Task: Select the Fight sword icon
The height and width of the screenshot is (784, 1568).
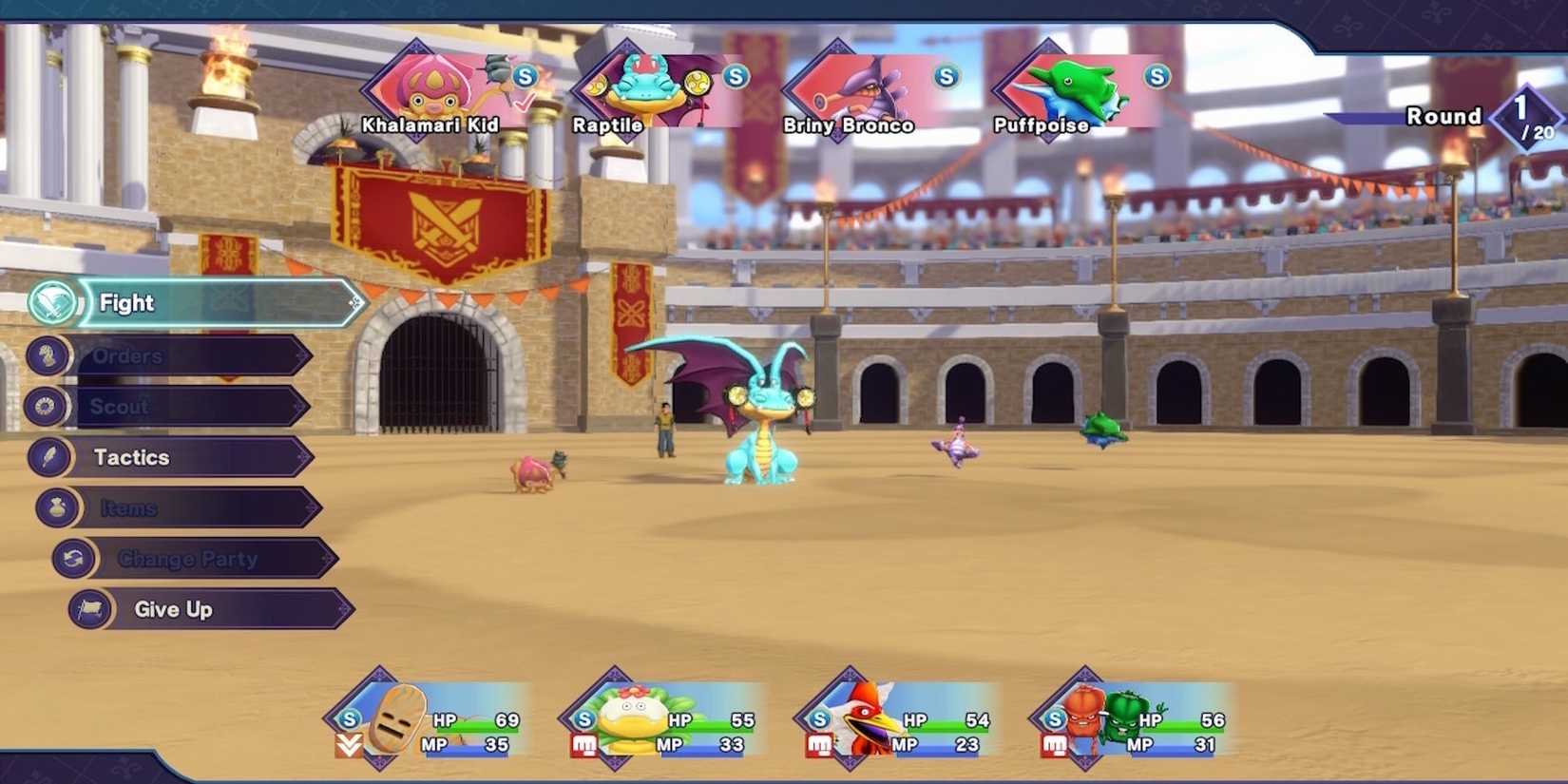Action: (54, 302)
